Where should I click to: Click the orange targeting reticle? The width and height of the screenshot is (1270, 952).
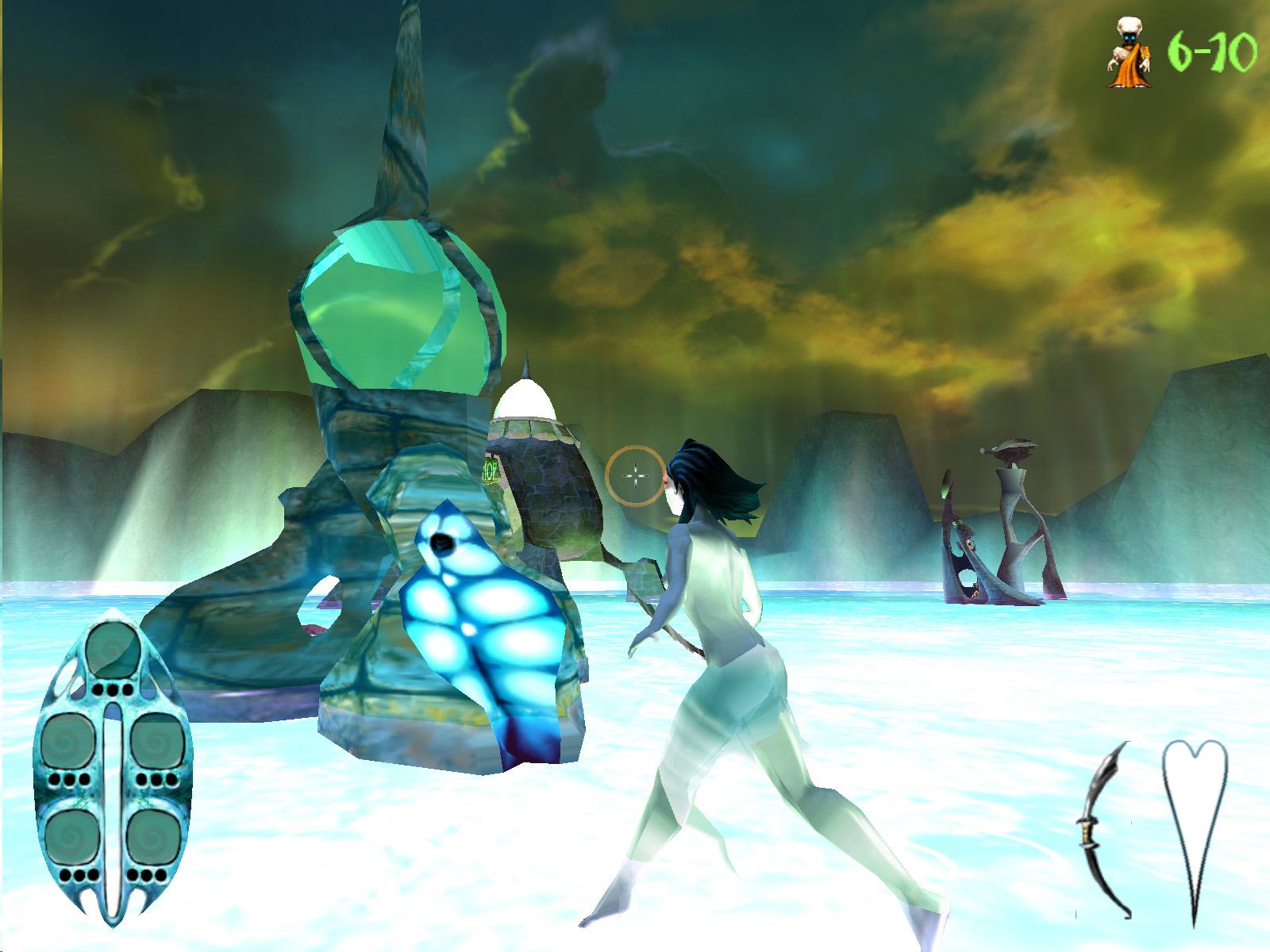[x=633, y=476]
